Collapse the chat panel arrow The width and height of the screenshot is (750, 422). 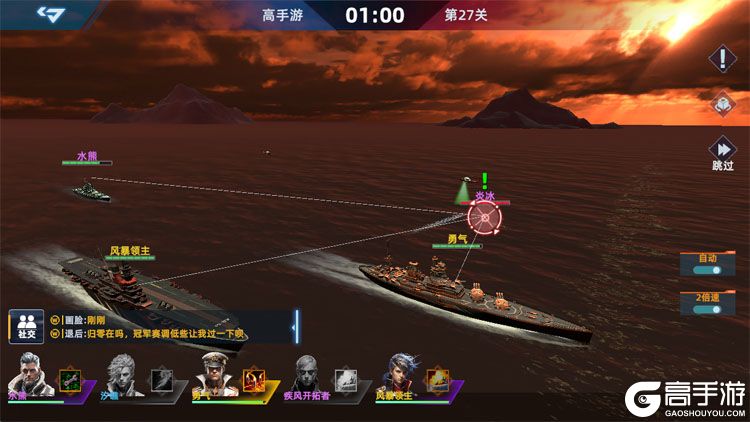[x=295, y=324]
